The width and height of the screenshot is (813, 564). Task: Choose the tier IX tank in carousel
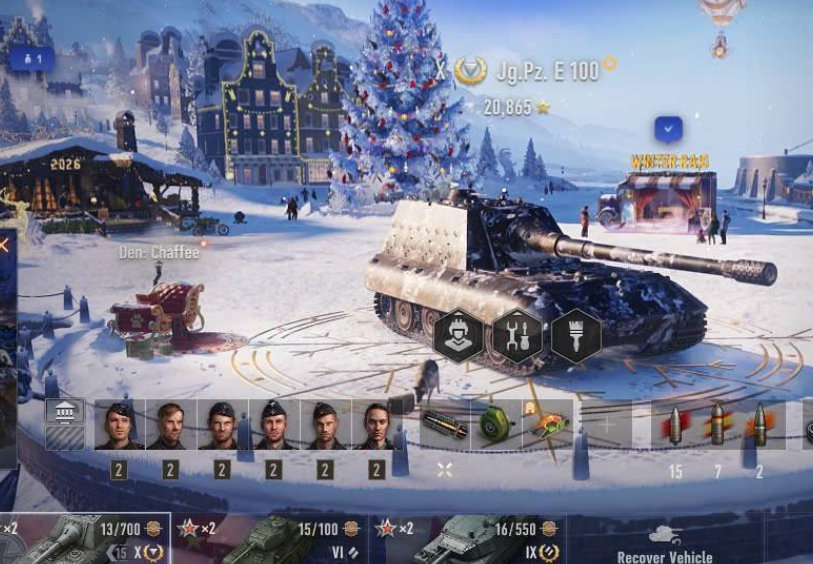(x=468, y=541)
